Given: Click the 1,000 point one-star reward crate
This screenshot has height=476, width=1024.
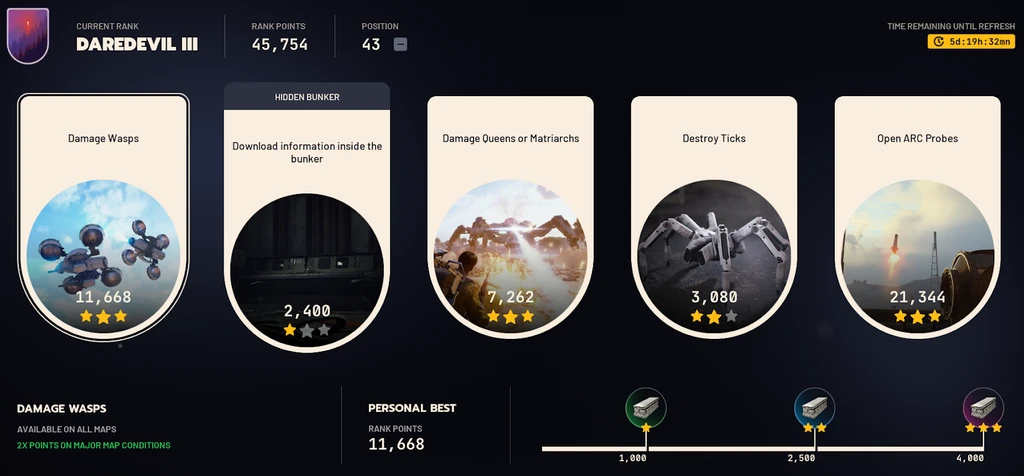Looking at the screenshot, I should click(x=645, y=407).
